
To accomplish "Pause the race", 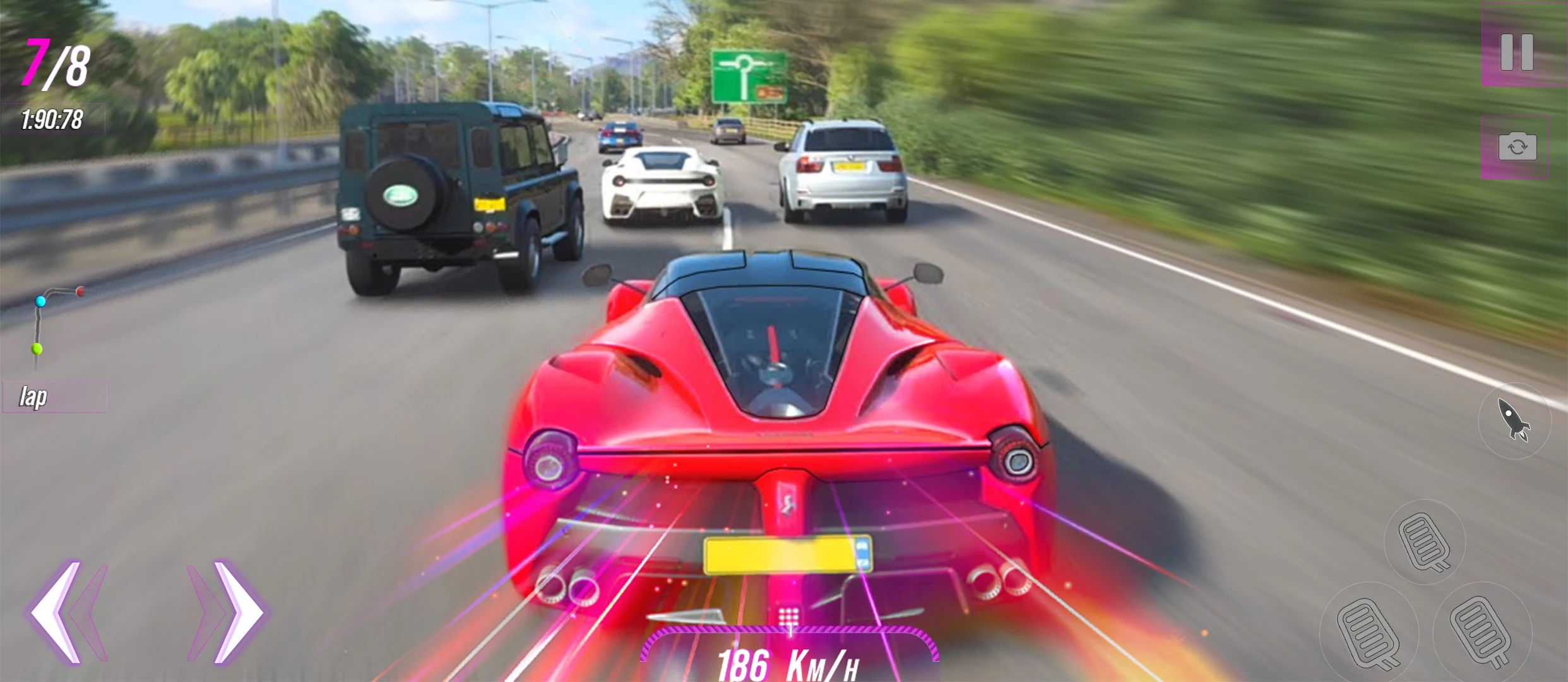I will point(1517,52).
